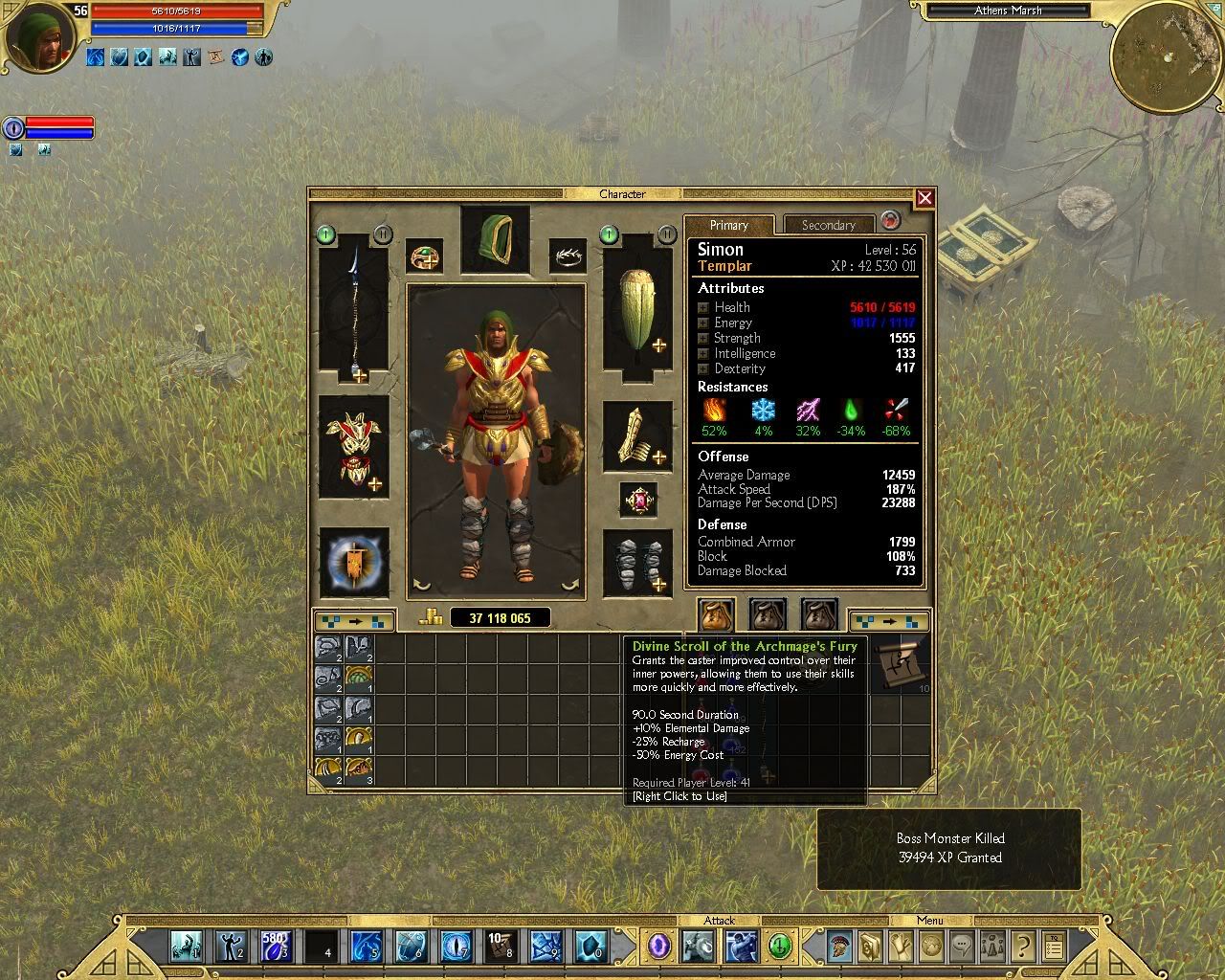This screenshot has height=980, width=1225.
Task: Select the golden bracers arm slot
Action: [x=637, y=436]
